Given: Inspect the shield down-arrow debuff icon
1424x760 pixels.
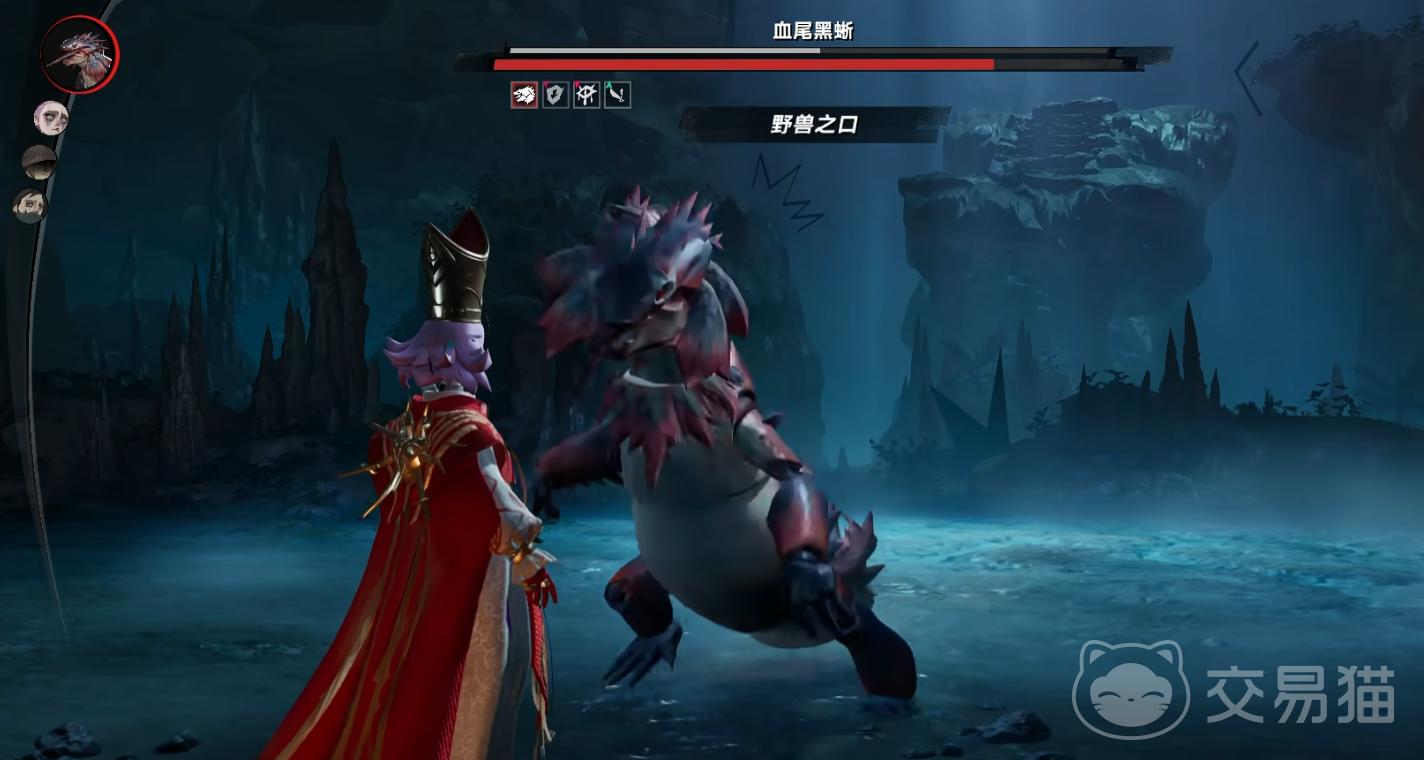Looking at the screenshot, I should pos(555,95).
